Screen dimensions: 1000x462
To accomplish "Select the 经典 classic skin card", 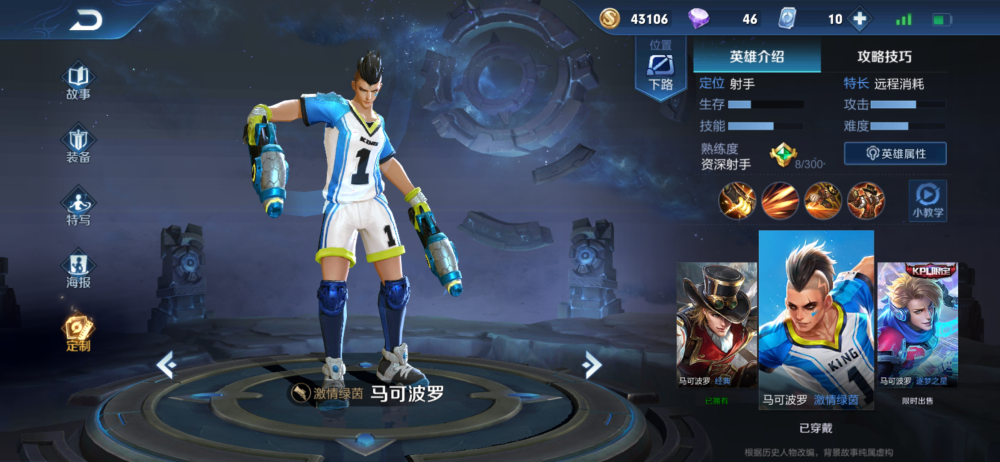I will point(717,330).
